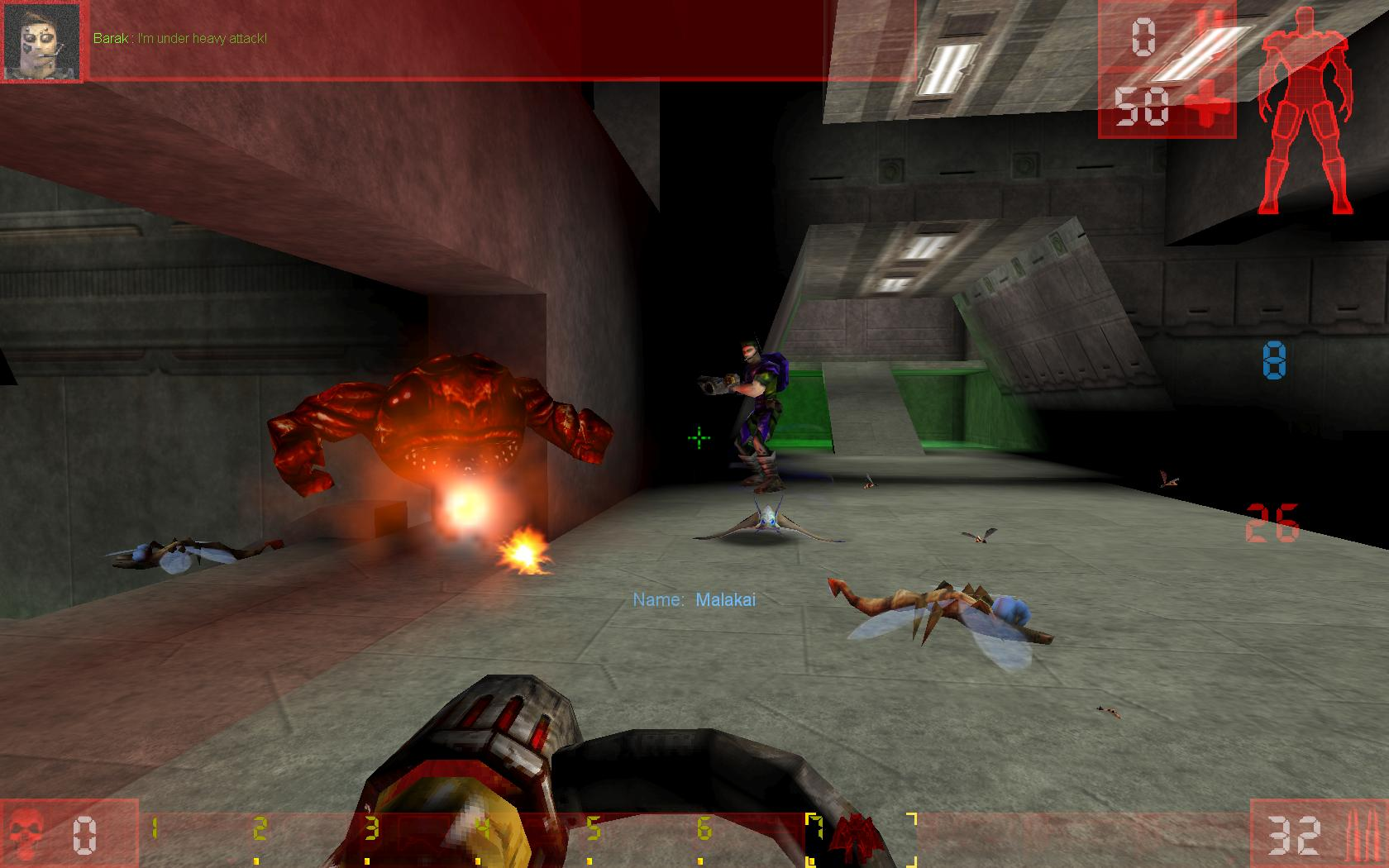Switch to weapon slot 5
Viewport: 1389px width, 868px height.
click(x=595, y=827)
